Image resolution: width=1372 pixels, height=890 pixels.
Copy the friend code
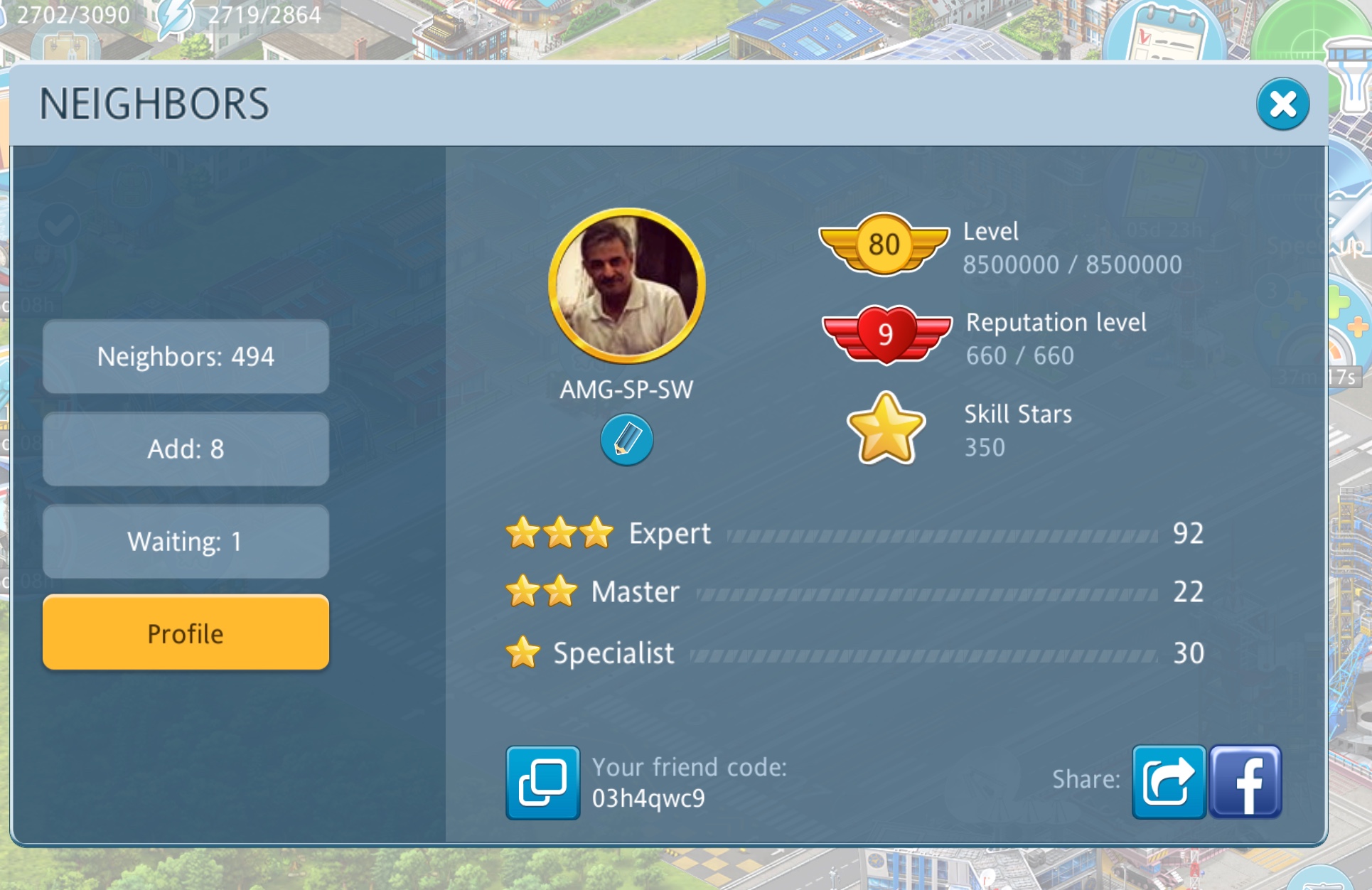click(542, 782)
